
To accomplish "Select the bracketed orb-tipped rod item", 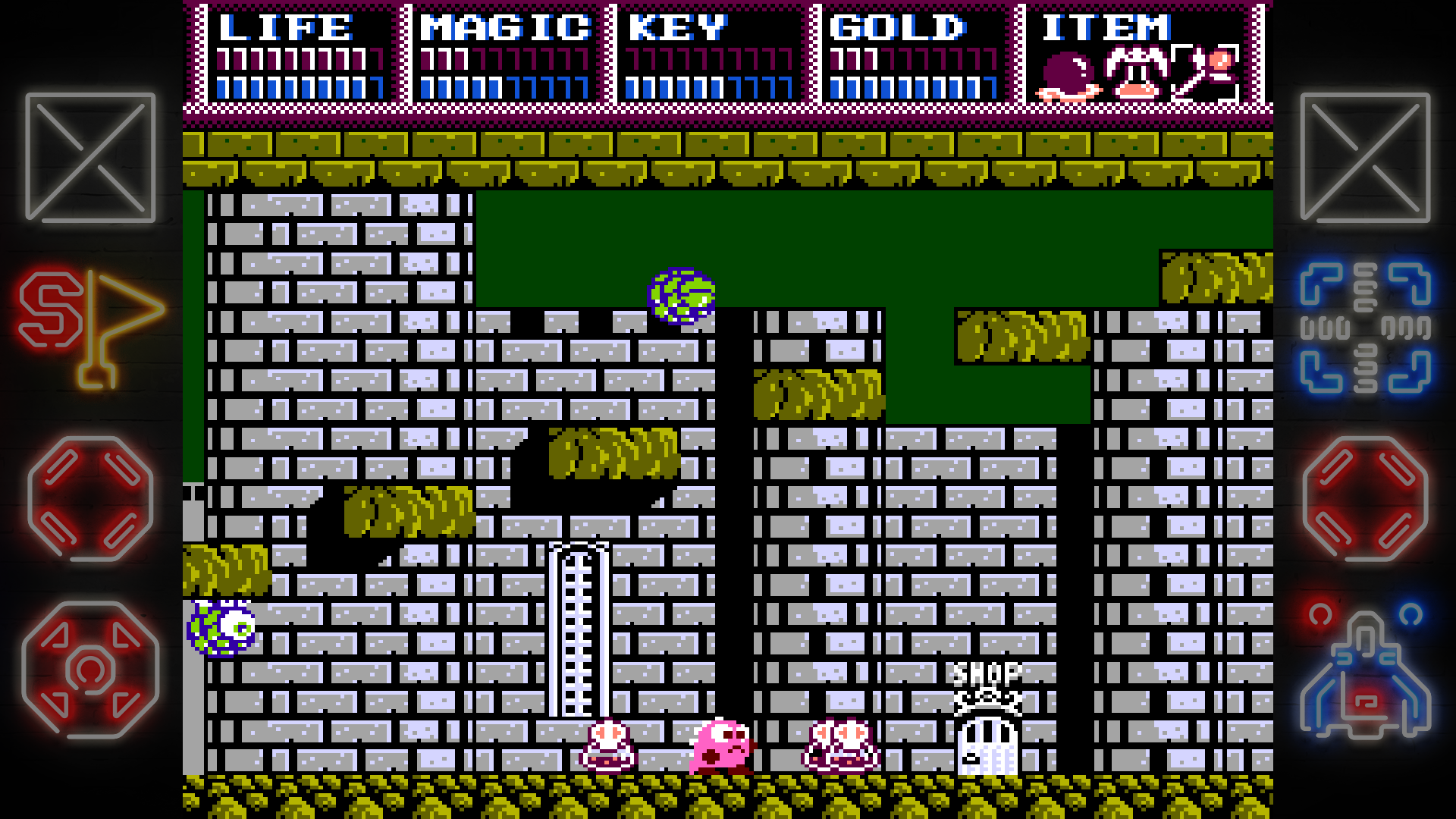I will click(x=1205, y=74).
